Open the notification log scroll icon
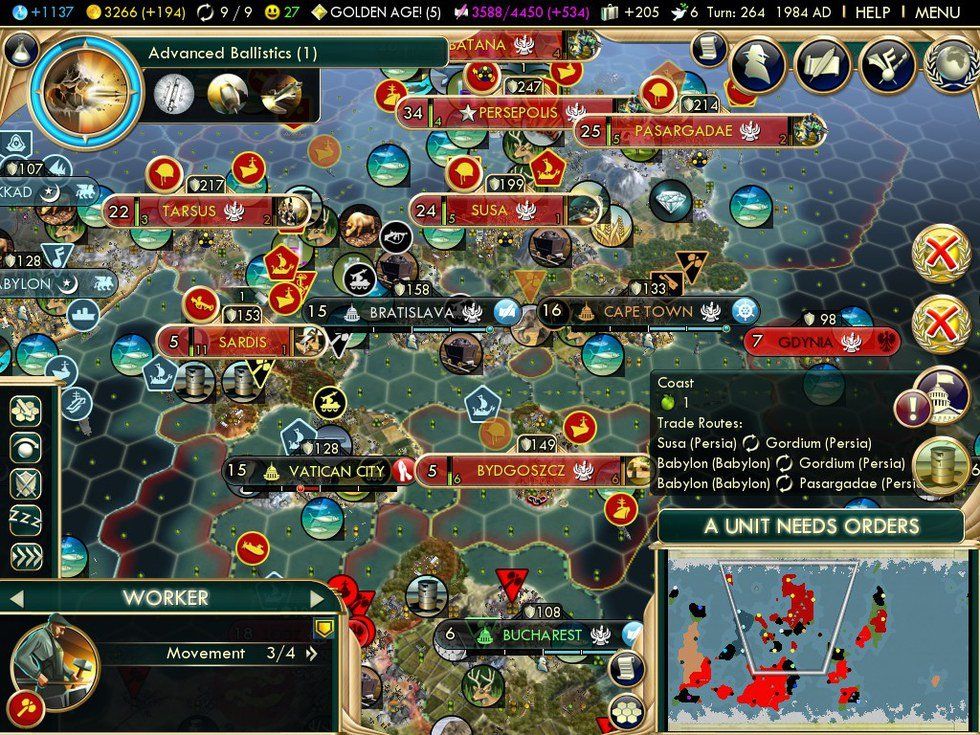The width and height of the screenshot is (980, 735). [x=707, y=47]
